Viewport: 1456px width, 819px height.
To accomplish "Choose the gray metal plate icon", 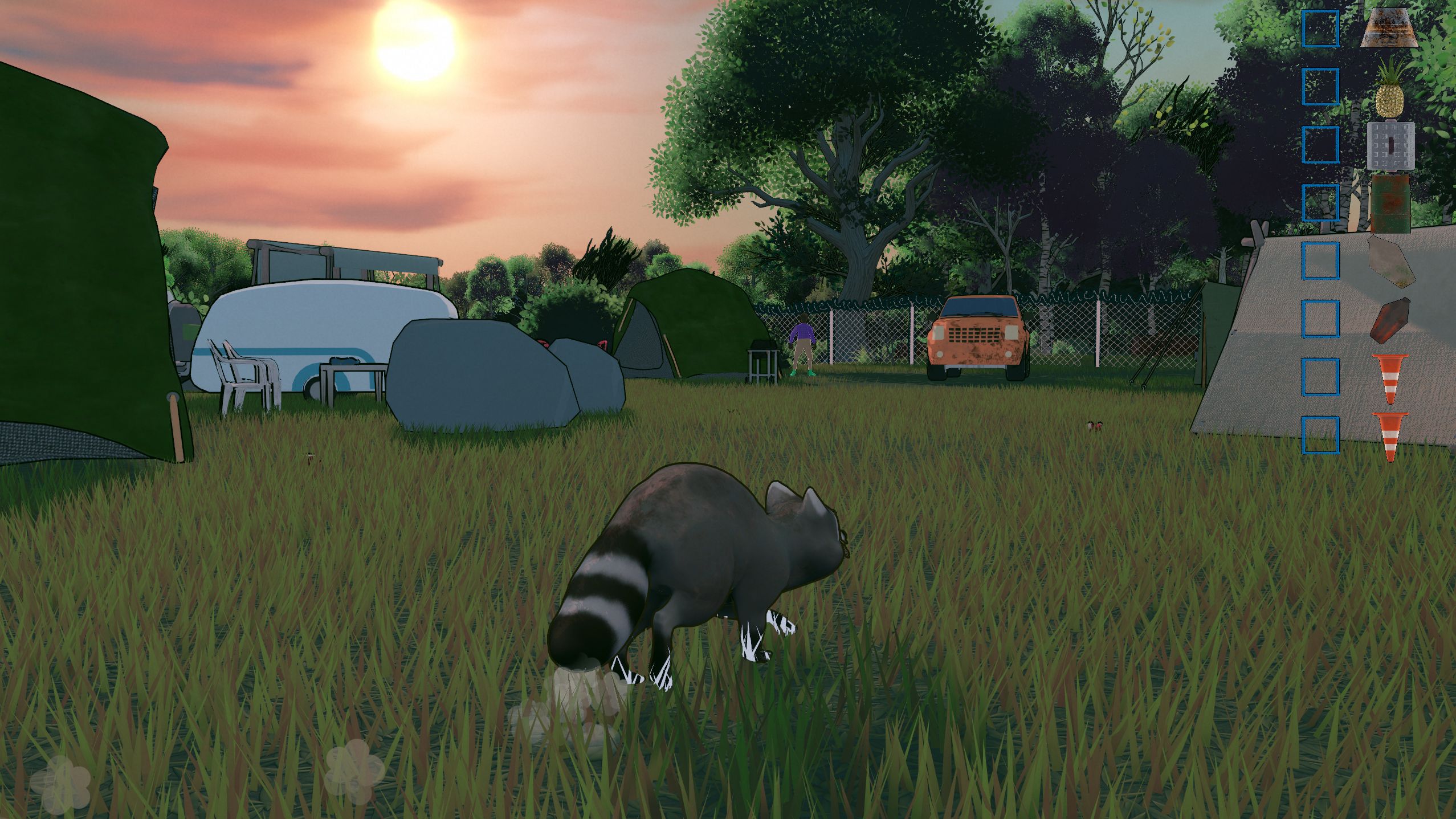I will (x=1390, y=146).
